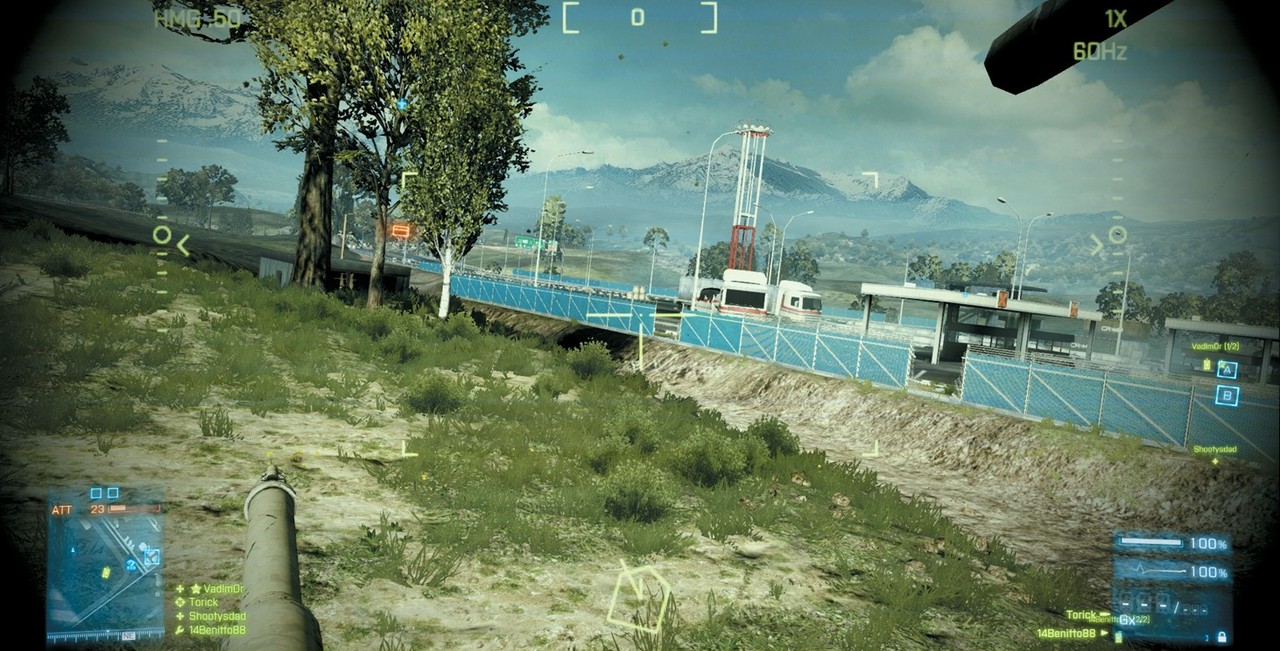Click objective A marker
This screenshot has width=1280, height=651.
coord(1227,370)
